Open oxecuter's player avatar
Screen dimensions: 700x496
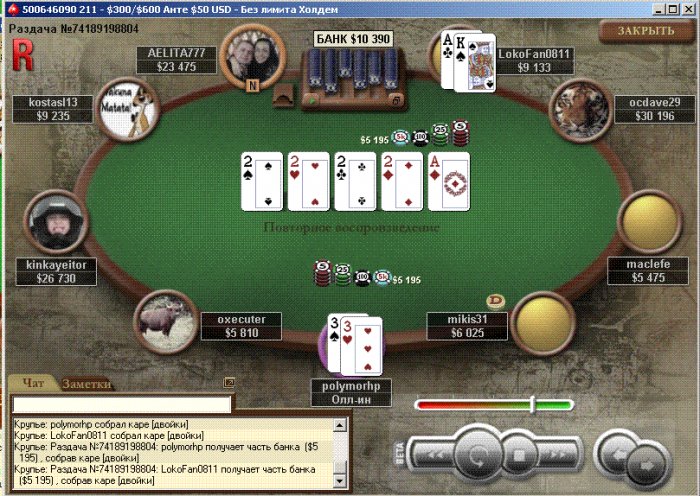coord(164,319)
